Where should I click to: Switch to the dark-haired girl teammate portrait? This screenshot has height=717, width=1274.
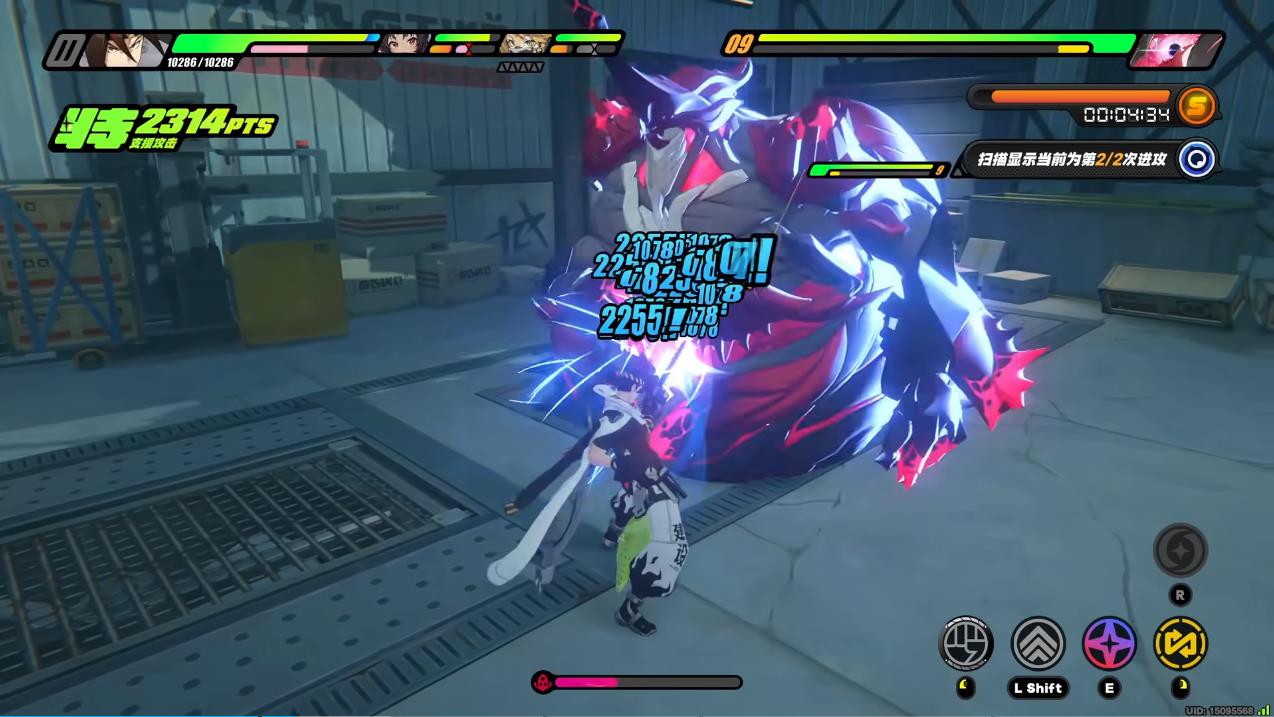tap(407, 44)
